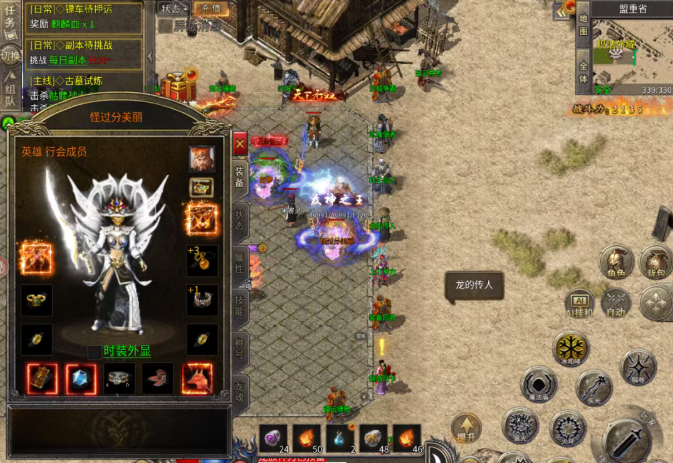Select the boots equipment slot
This screenshot has height=463, width=673.
click(157, 378)
